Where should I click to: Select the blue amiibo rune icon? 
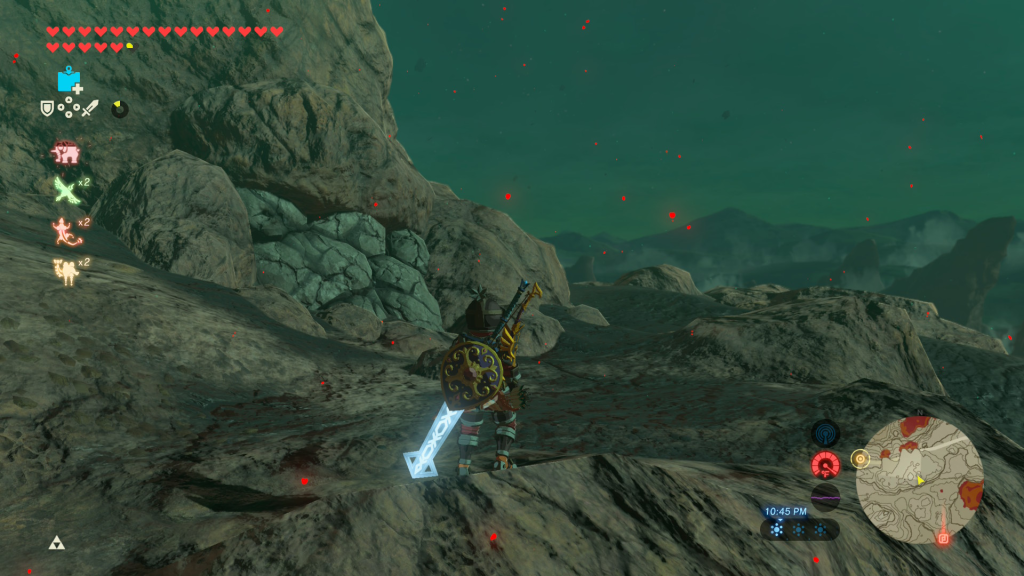pyautogui.click(x=68, y=80)
